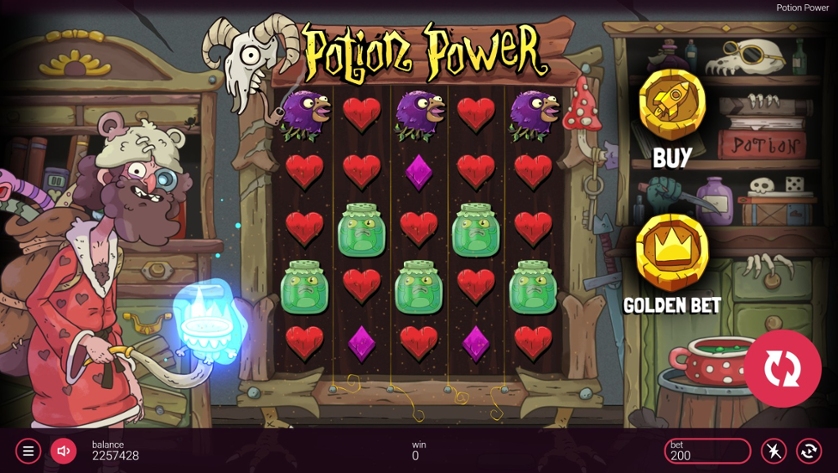This screenshot has width=838, height=473.
Task: Toggle the sound speaker button
Action: tap(63, 451)
